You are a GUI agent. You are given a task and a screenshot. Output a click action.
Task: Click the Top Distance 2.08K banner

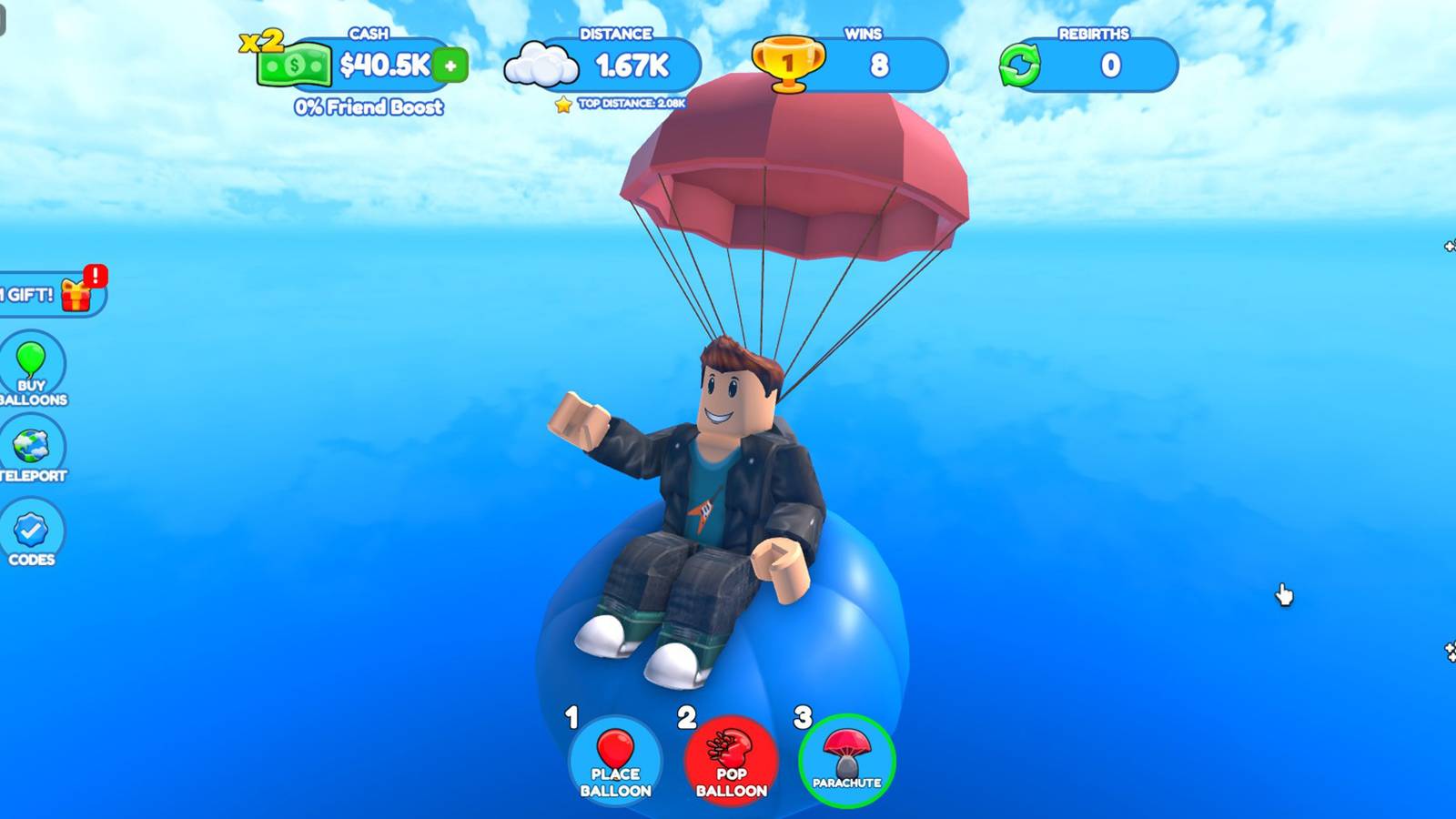pos(632,102)
